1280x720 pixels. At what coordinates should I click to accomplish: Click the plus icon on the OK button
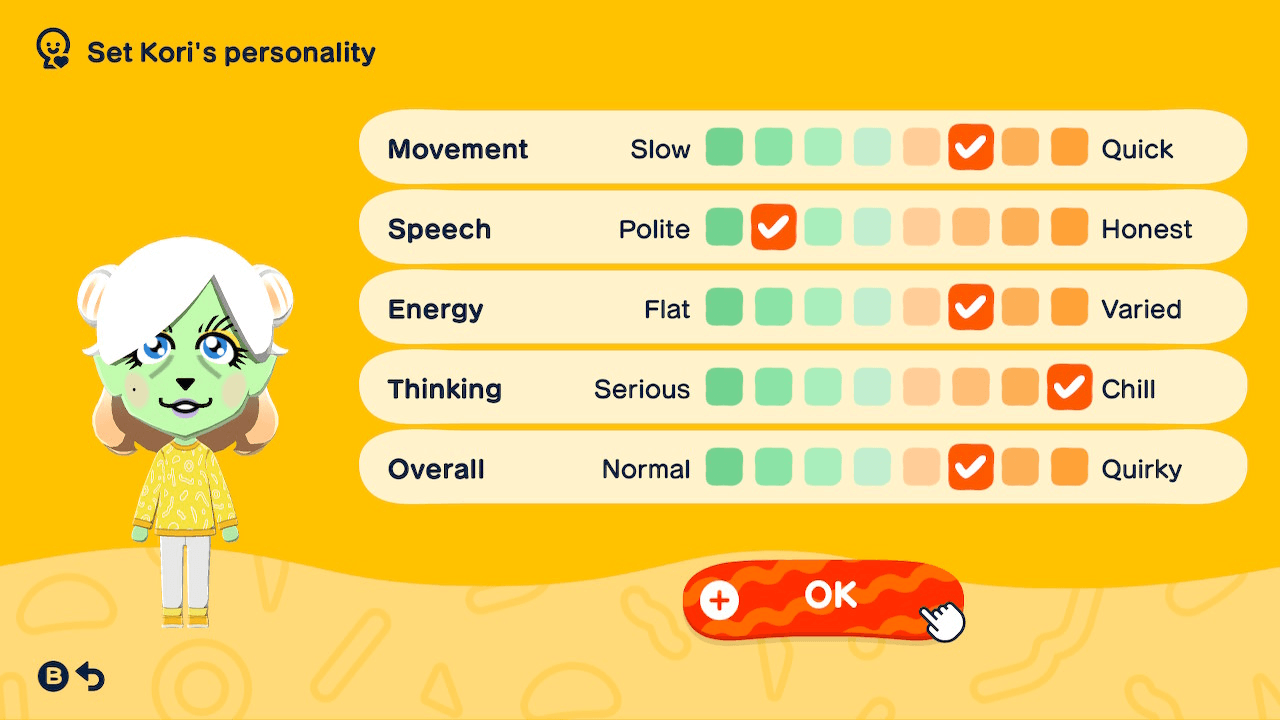(718, 600)
